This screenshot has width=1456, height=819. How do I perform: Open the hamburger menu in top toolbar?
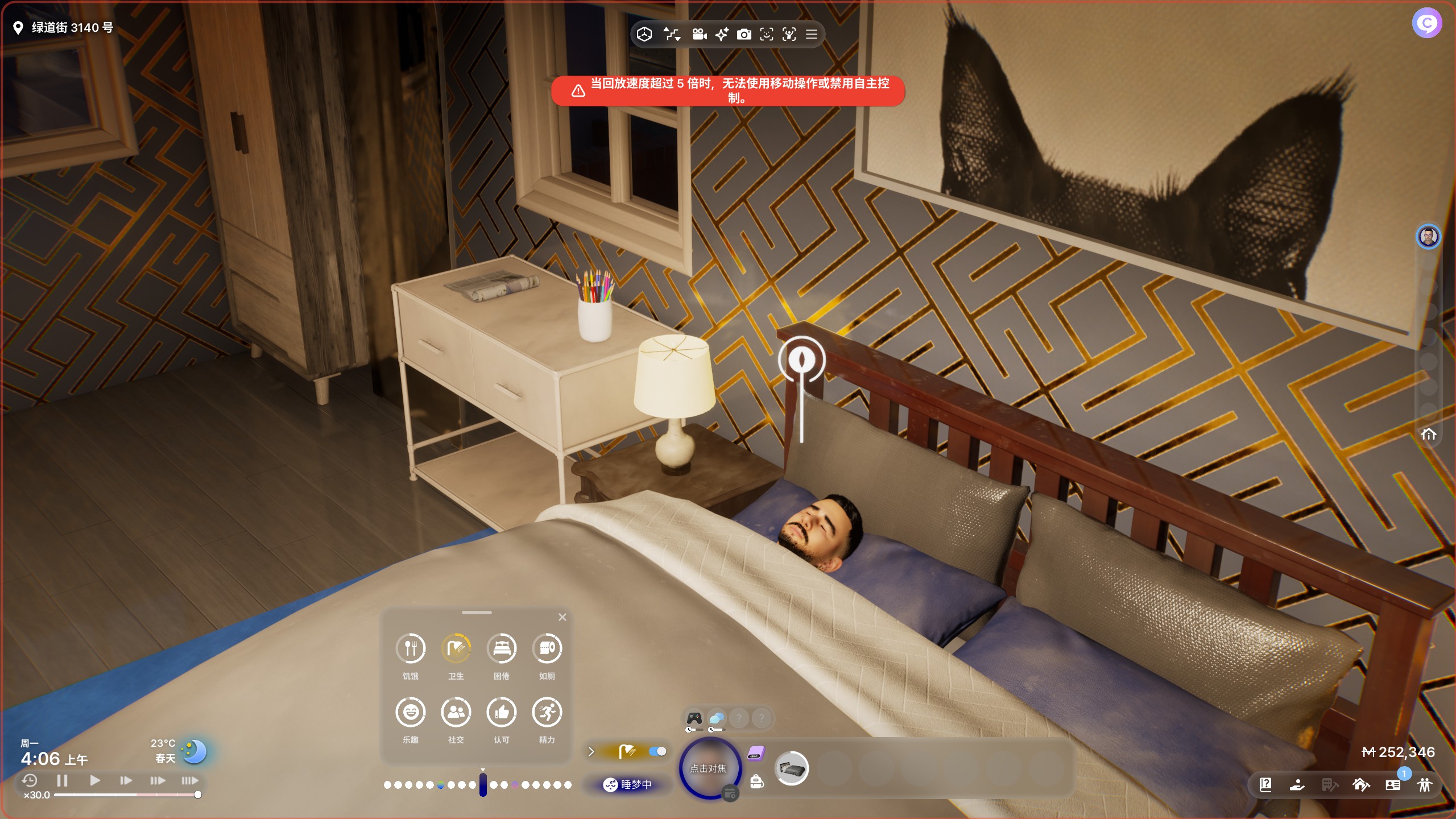[x=812, y=35]
